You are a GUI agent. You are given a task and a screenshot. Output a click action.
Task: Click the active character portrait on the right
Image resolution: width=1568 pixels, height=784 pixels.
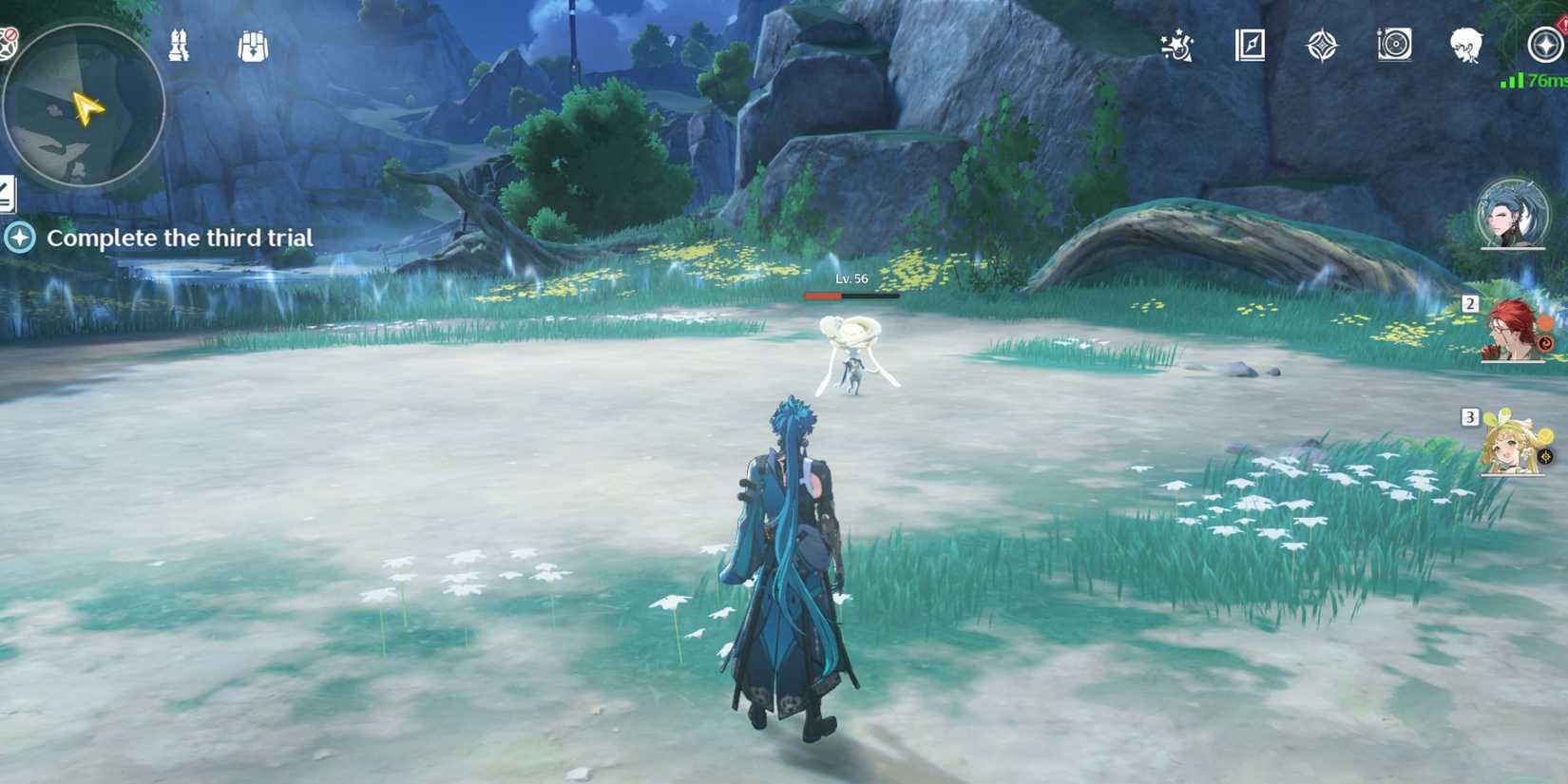[1515, 212]
